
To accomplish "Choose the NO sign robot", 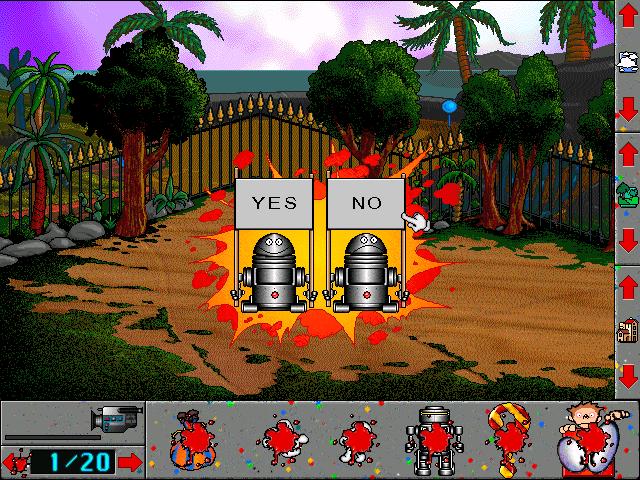I will 366,267.
